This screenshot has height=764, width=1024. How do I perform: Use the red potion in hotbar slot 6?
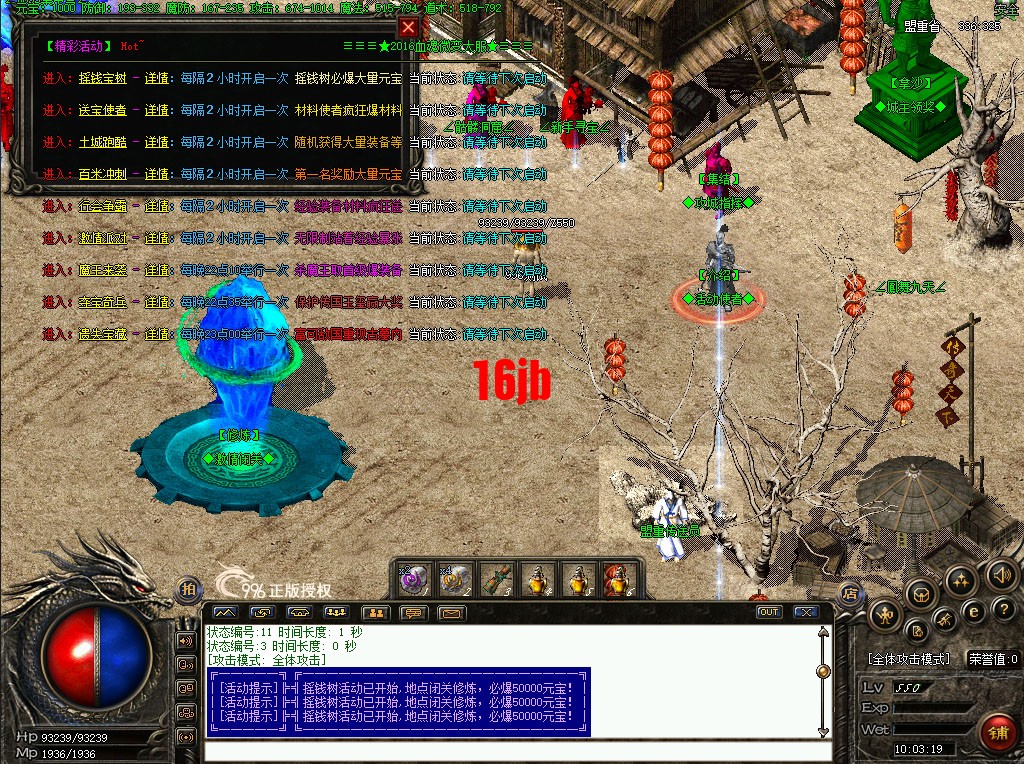pos(613,578)
